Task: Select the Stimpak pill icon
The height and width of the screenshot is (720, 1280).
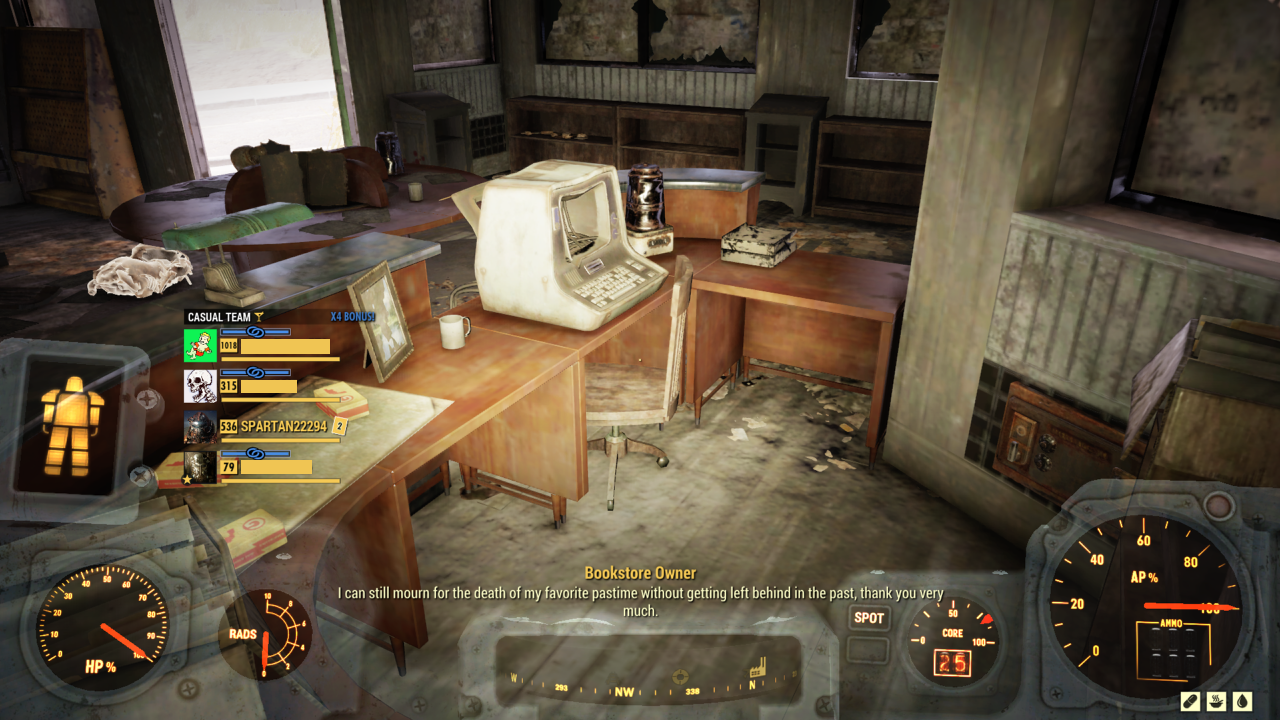Action: pyautogui.click(x=1190, y=702)
